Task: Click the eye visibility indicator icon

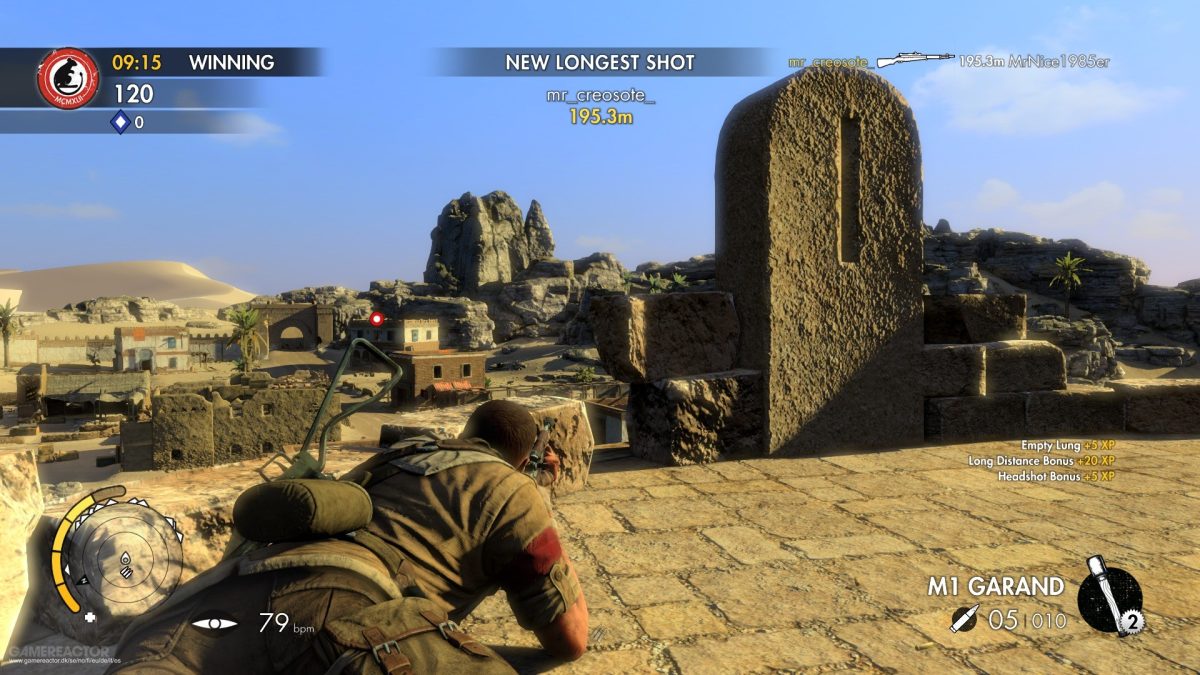Action: tap(215, 624)
